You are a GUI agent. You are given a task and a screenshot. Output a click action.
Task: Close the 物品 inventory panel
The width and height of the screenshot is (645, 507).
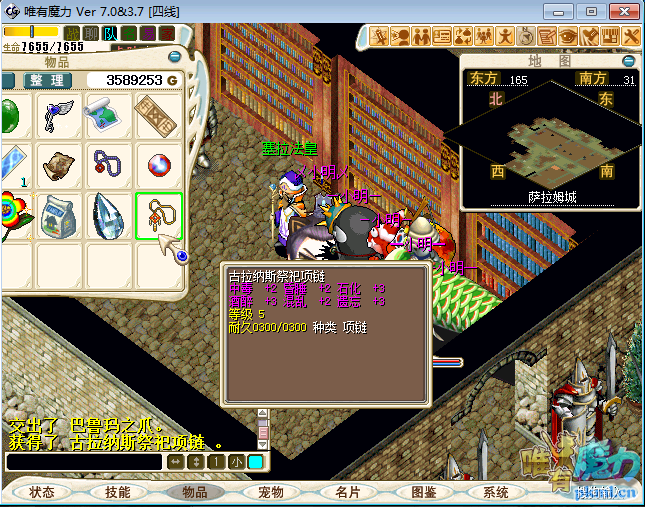175,58
